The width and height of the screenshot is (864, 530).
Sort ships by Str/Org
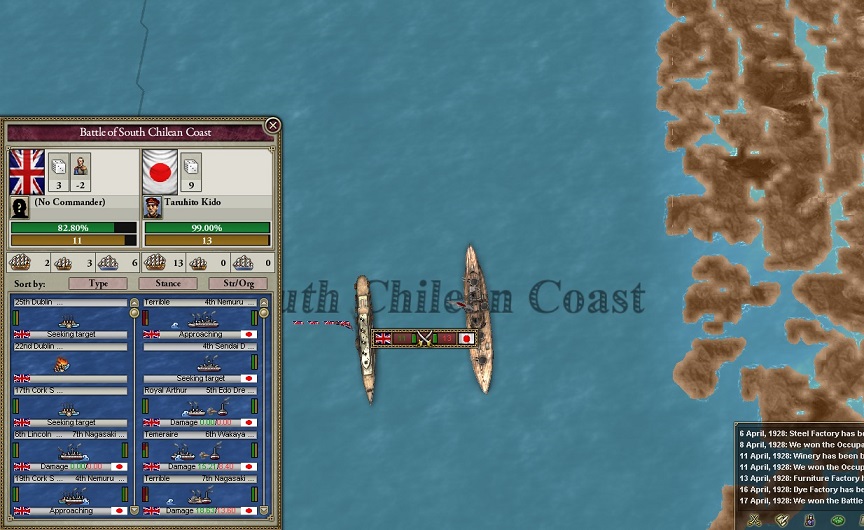(x=238, y=284)
